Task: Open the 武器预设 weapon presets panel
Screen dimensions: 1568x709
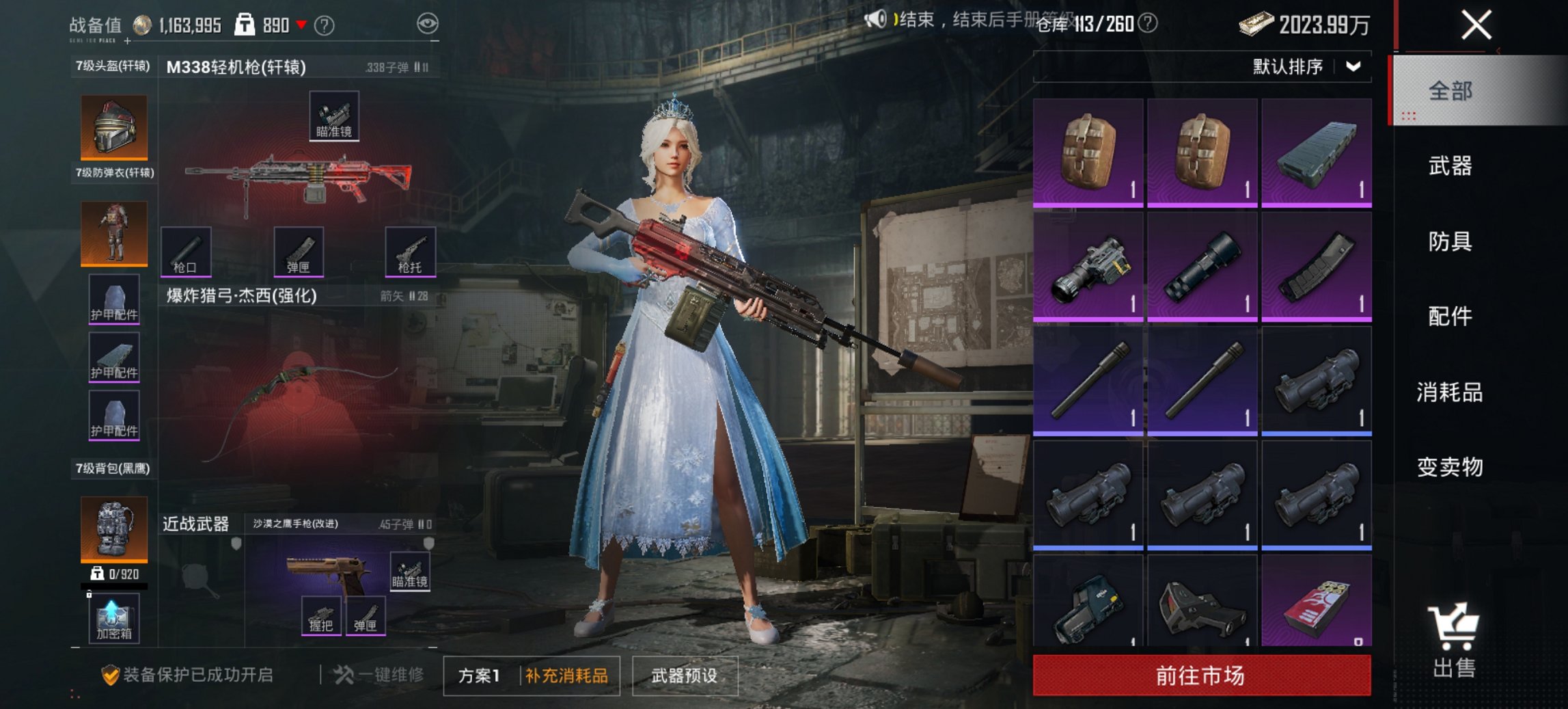Action: [685, 675]
